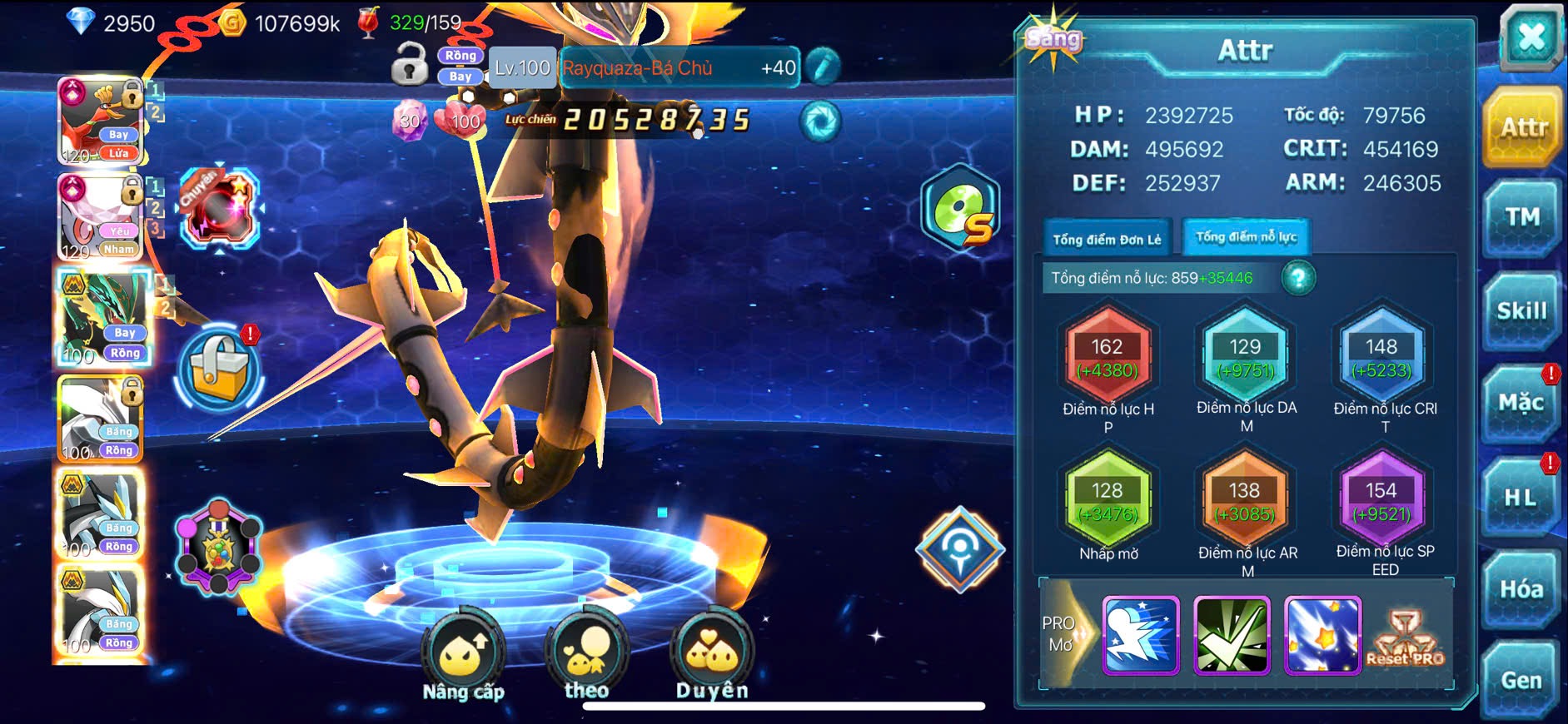Viewport: 1568px width, 724px height.
Task: Switch to the Hóa side tab
Action: [1521, 589]
